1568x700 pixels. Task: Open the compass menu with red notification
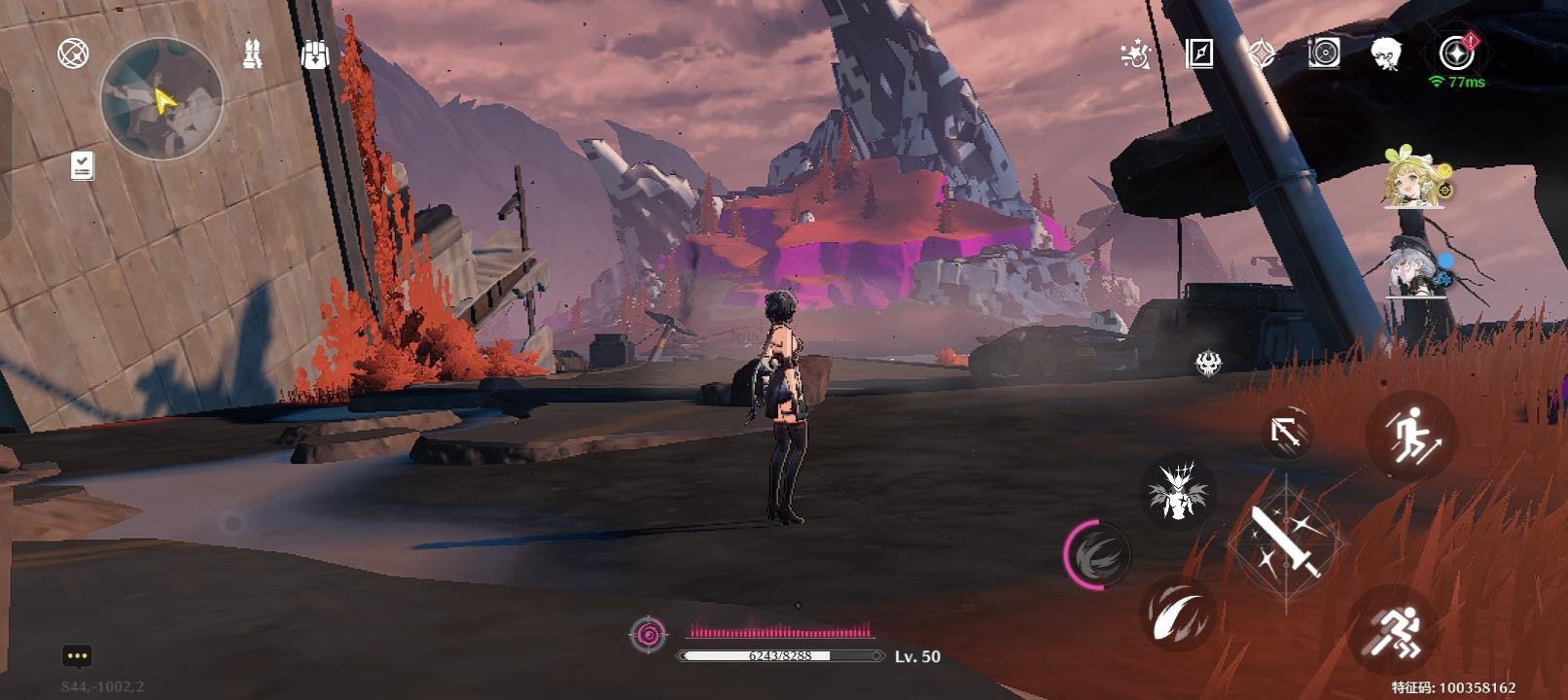1456,53
